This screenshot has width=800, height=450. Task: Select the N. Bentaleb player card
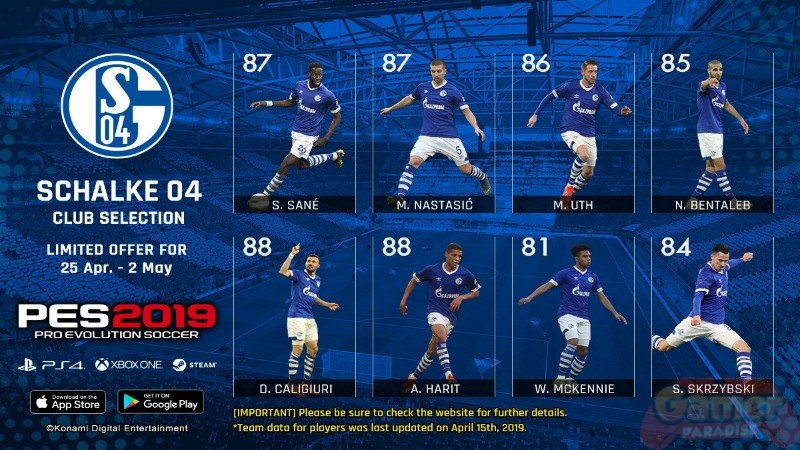tap(711, 130)
